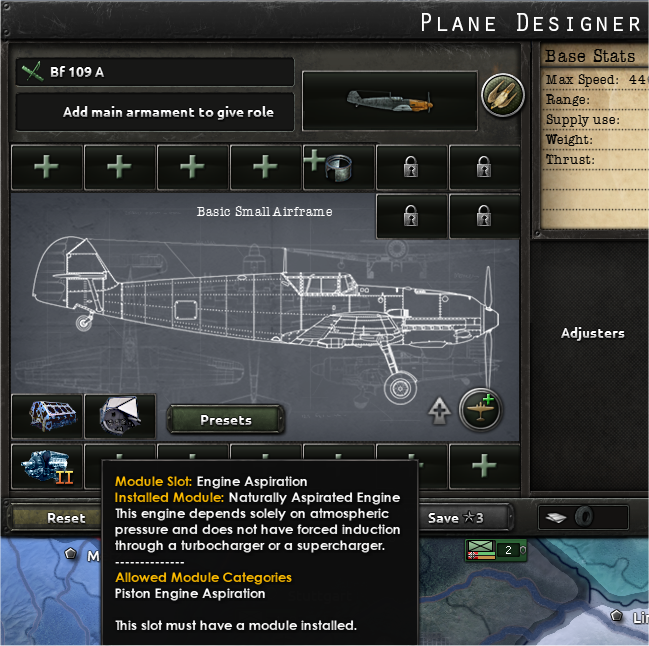The width and height of the screenshot is (649, 646).
Task: Open the Engine Aspiration module slot
Action: point(120,416)
